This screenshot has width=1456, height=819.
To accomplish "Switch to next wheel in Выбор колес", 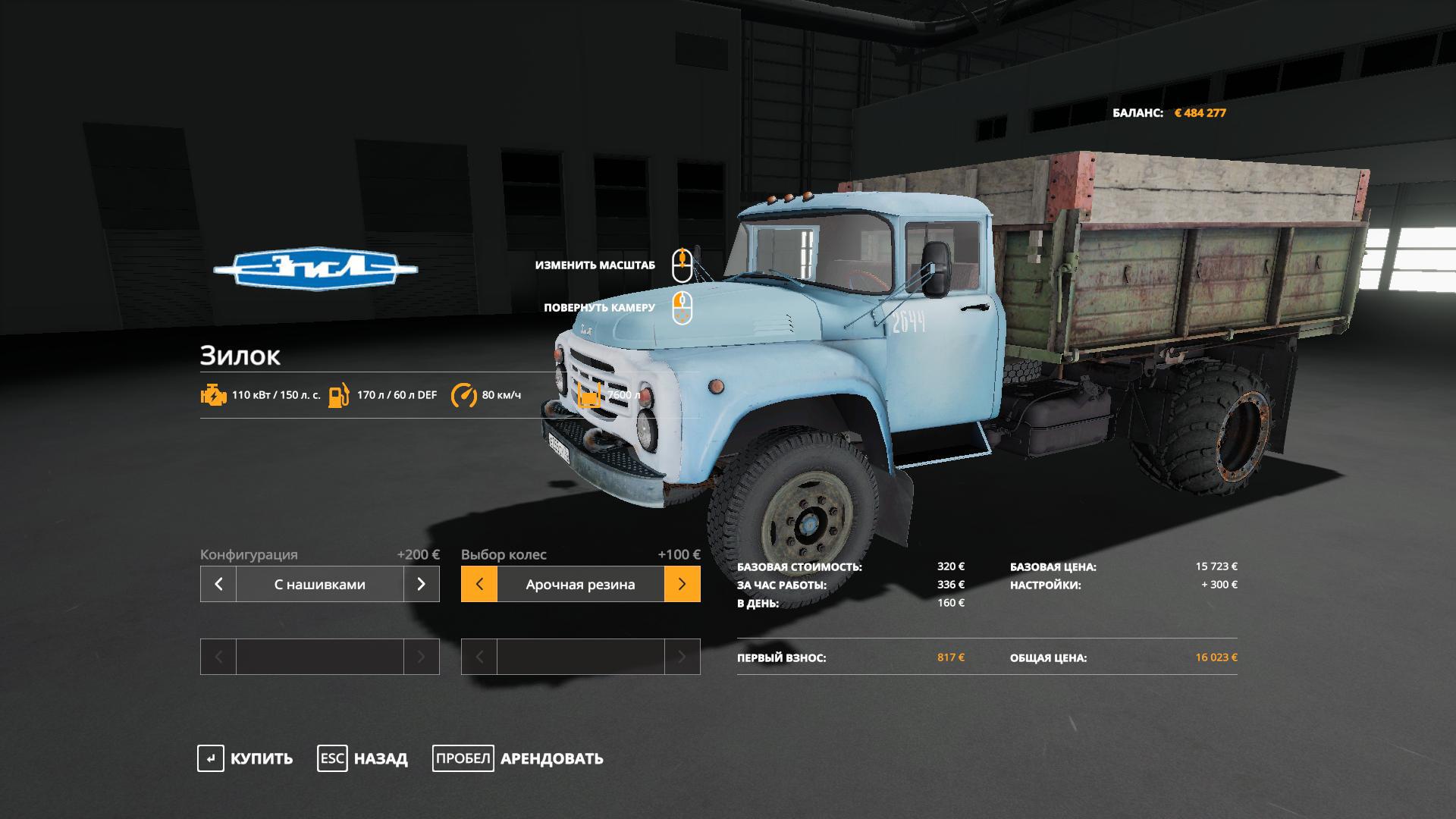I will pos(682,584).
